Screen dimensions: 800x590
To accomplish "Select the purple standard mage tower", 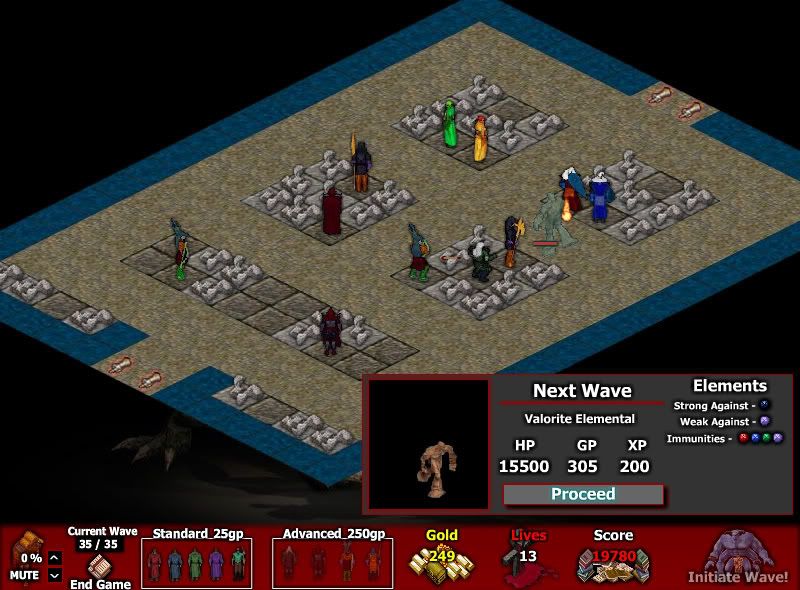I will 216,565.
